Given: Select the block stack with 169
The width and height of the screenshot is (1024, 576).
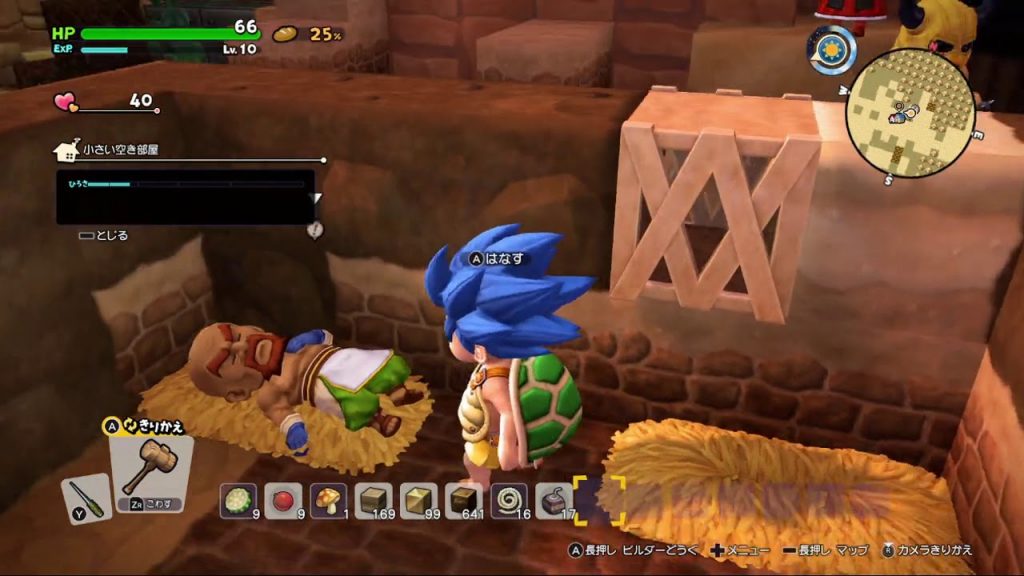Looking at the screenshot, I should tap(374, 498).
